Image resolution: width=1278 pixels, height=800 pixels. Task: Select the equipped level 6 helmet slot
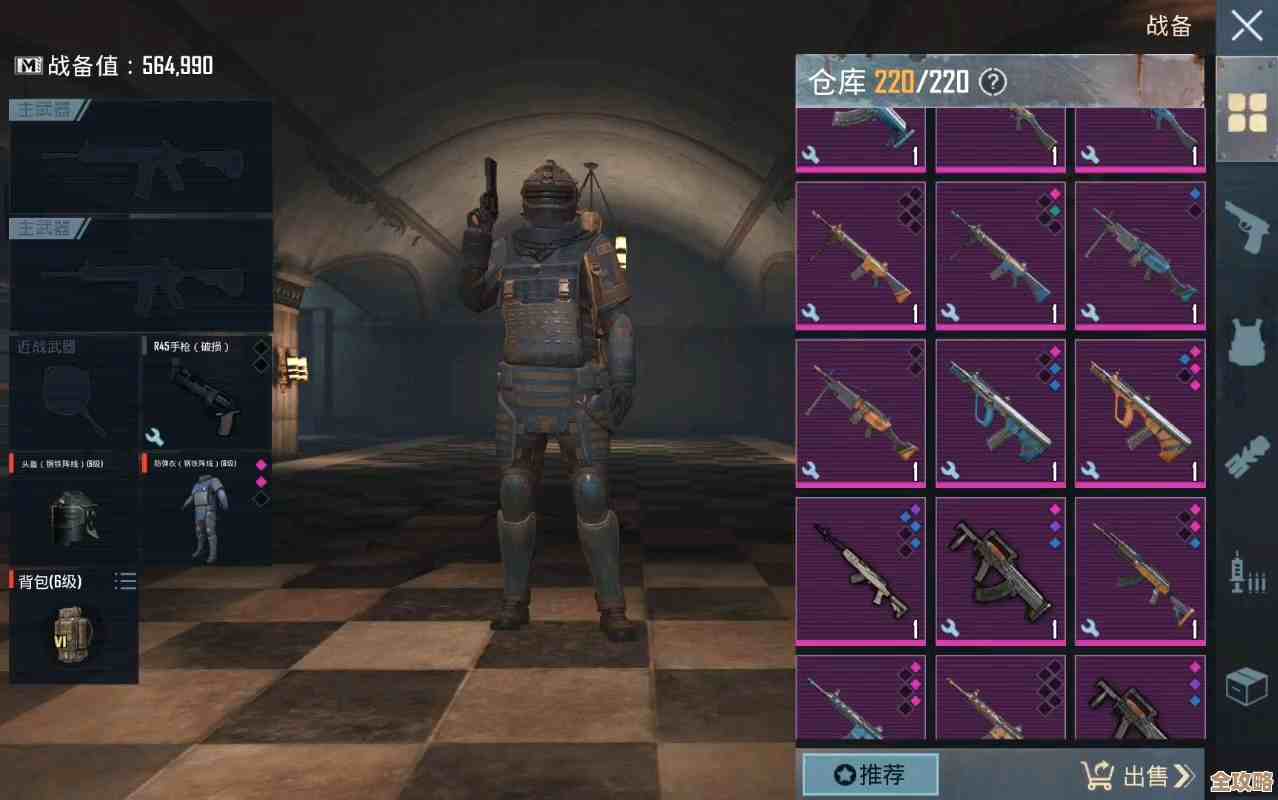(x=74, y=509)
